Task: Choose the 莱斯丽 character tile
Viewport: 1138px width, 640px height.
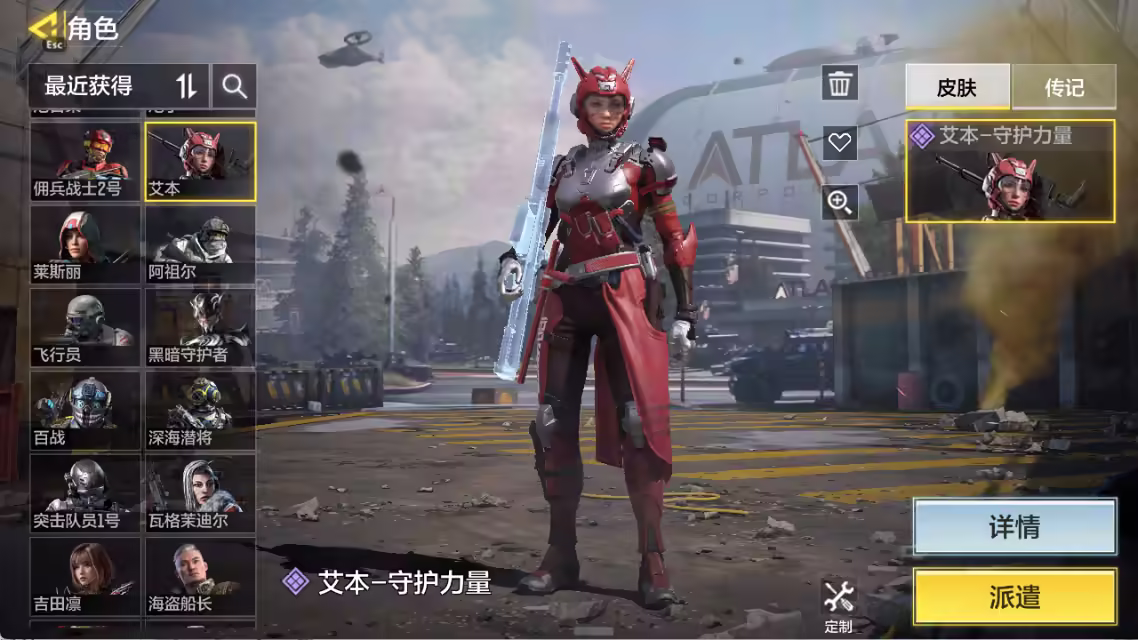Action: [86, 244]
